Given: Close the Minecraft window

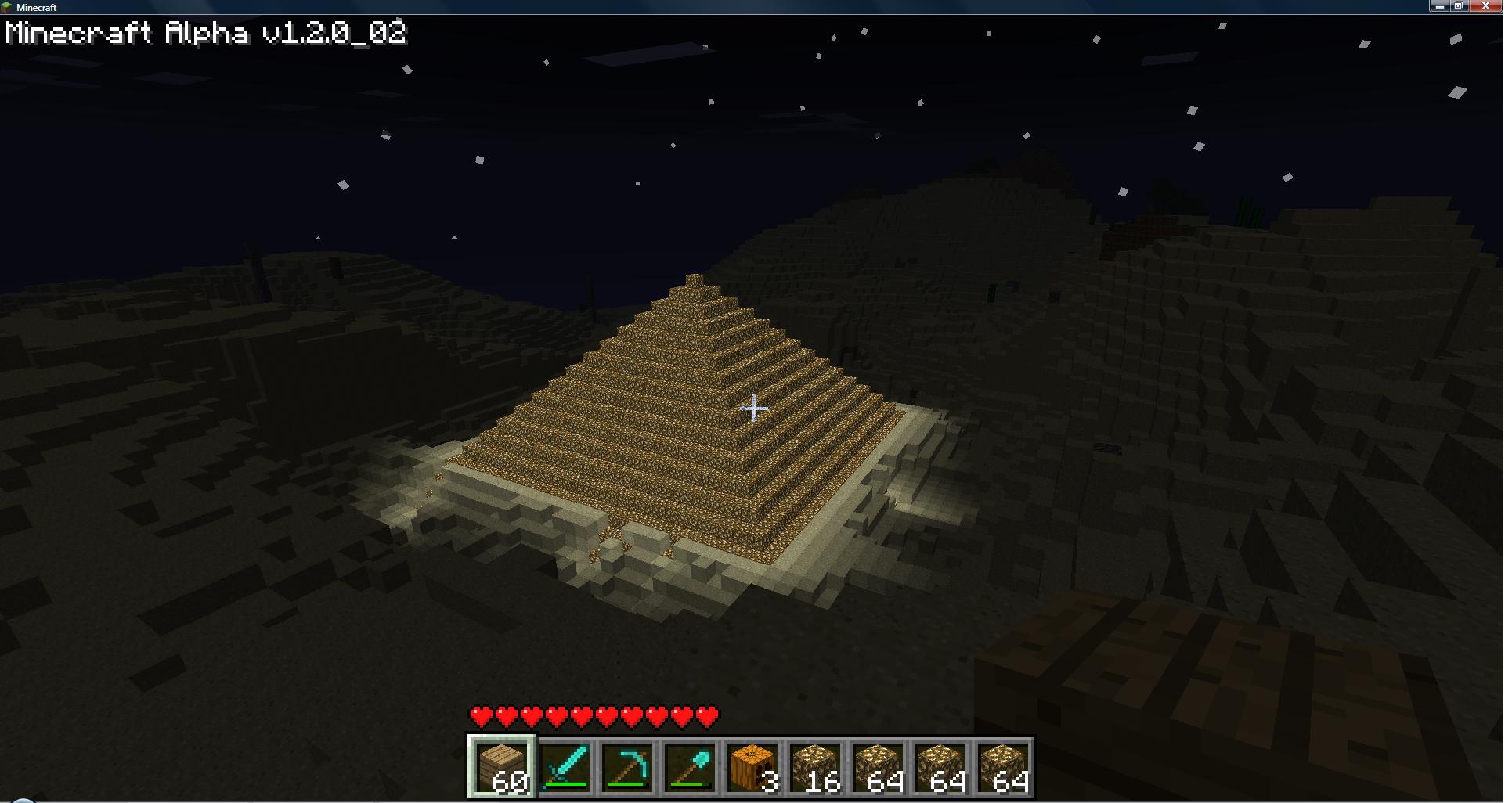Looking at the screenshot, I should (1485, 6).
